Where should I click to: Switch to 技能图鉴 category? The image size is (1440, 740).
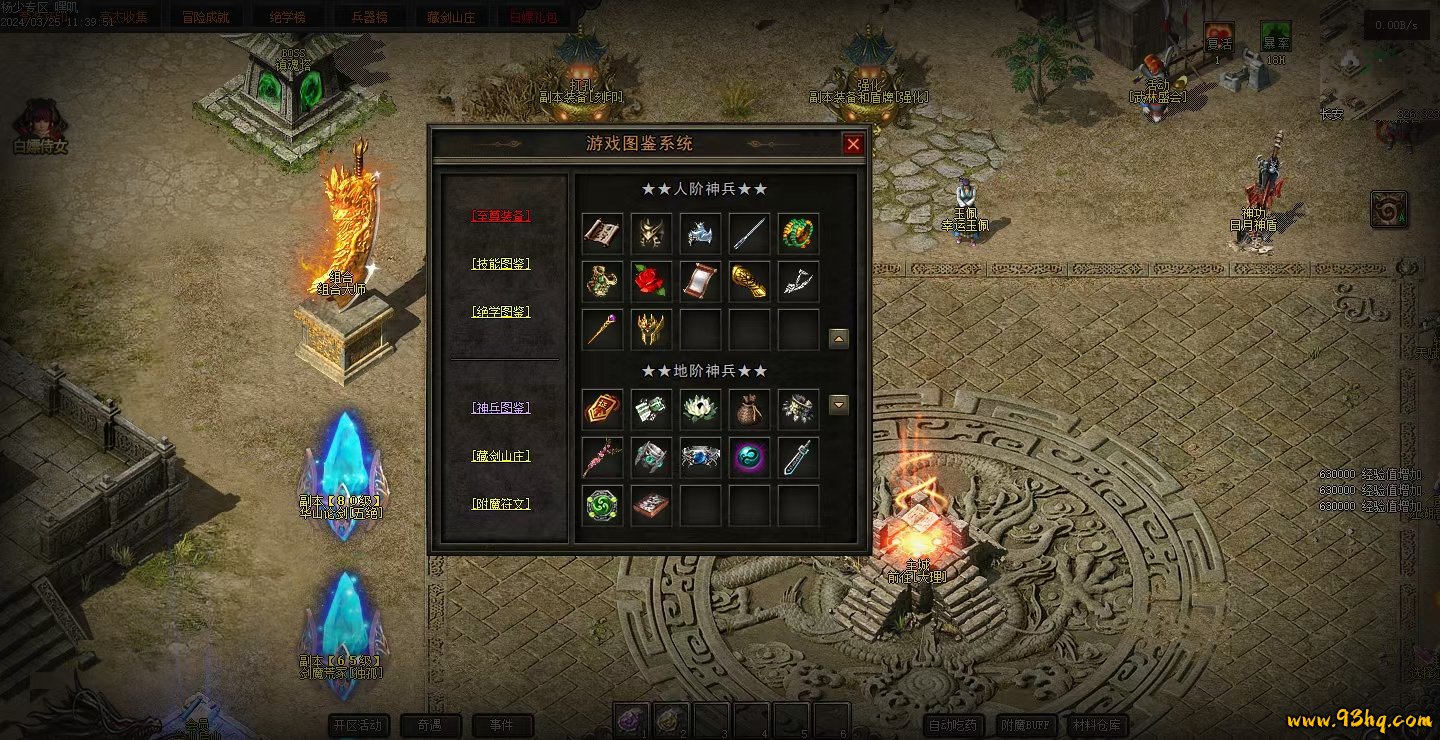[500, 263]
